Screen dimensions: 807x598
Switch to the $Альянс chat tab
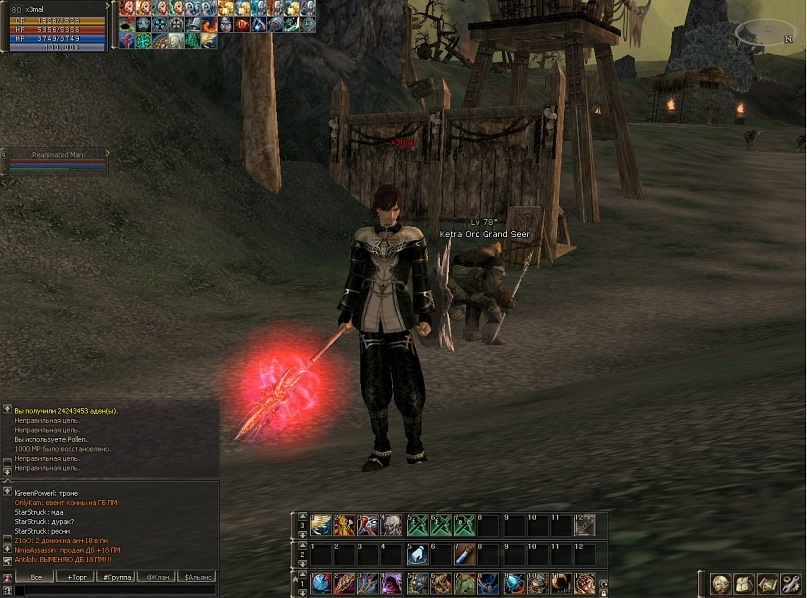(x=198, y=578)
